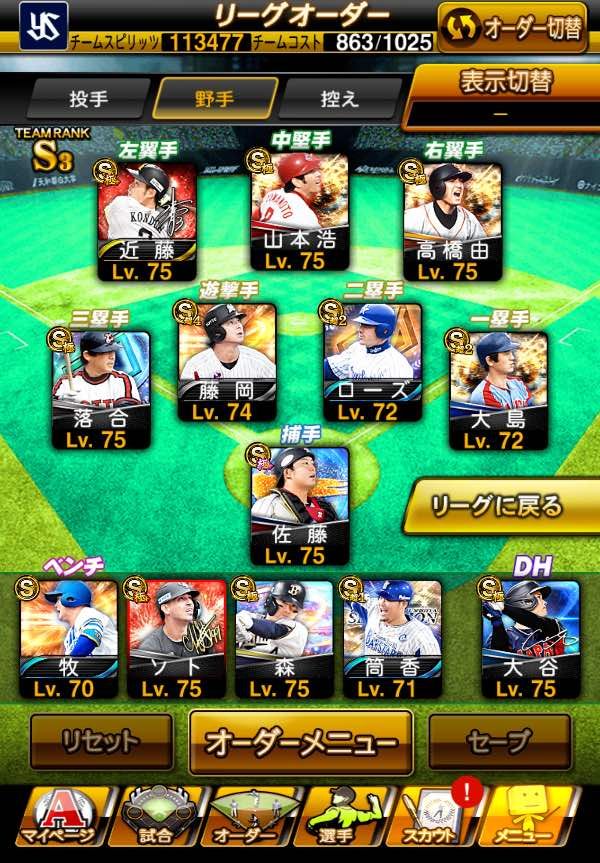Image resolution: width=600 pixels, height=863 pixels.
Task: Select third baseman 落合 card
Action: [x=100, y=389]
